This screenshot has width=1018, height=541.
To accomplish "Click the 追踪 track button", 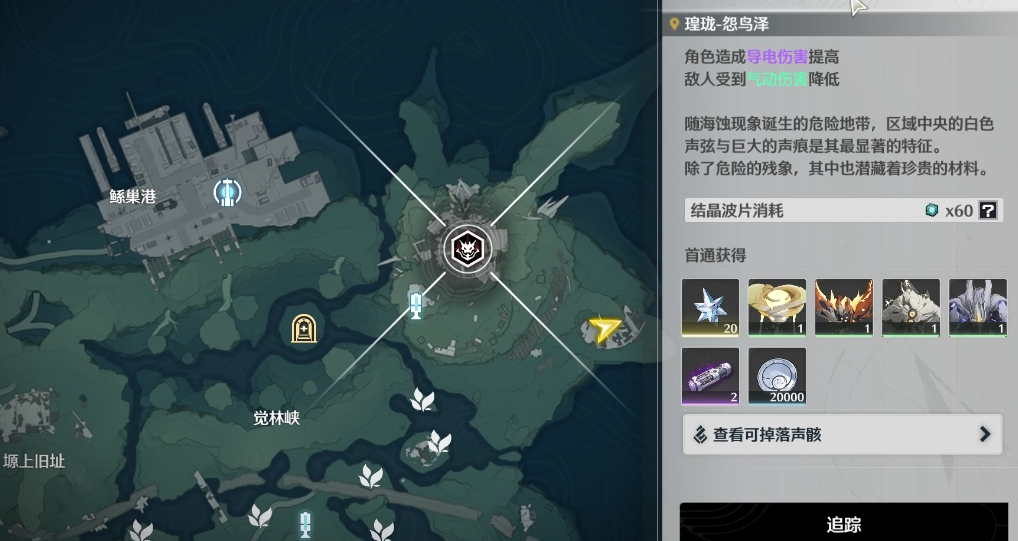I will click(x=844, y=523).
